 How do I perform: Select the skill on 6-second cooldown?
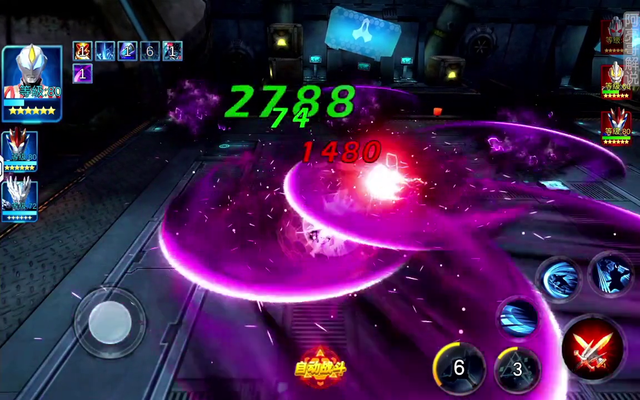coord(459,368)
